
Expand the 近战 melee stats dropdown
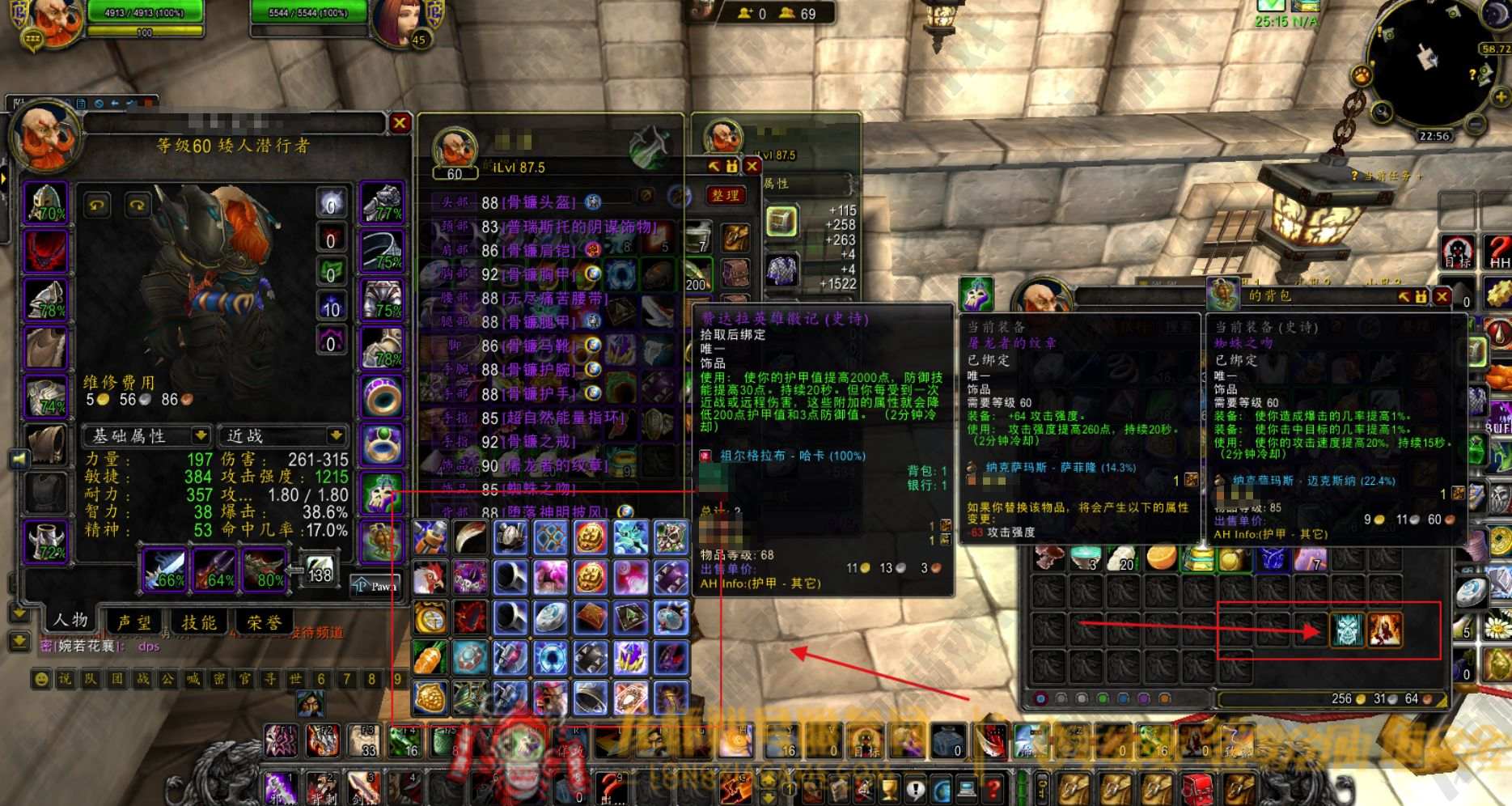pyautogui.click(x=283, y=436)
